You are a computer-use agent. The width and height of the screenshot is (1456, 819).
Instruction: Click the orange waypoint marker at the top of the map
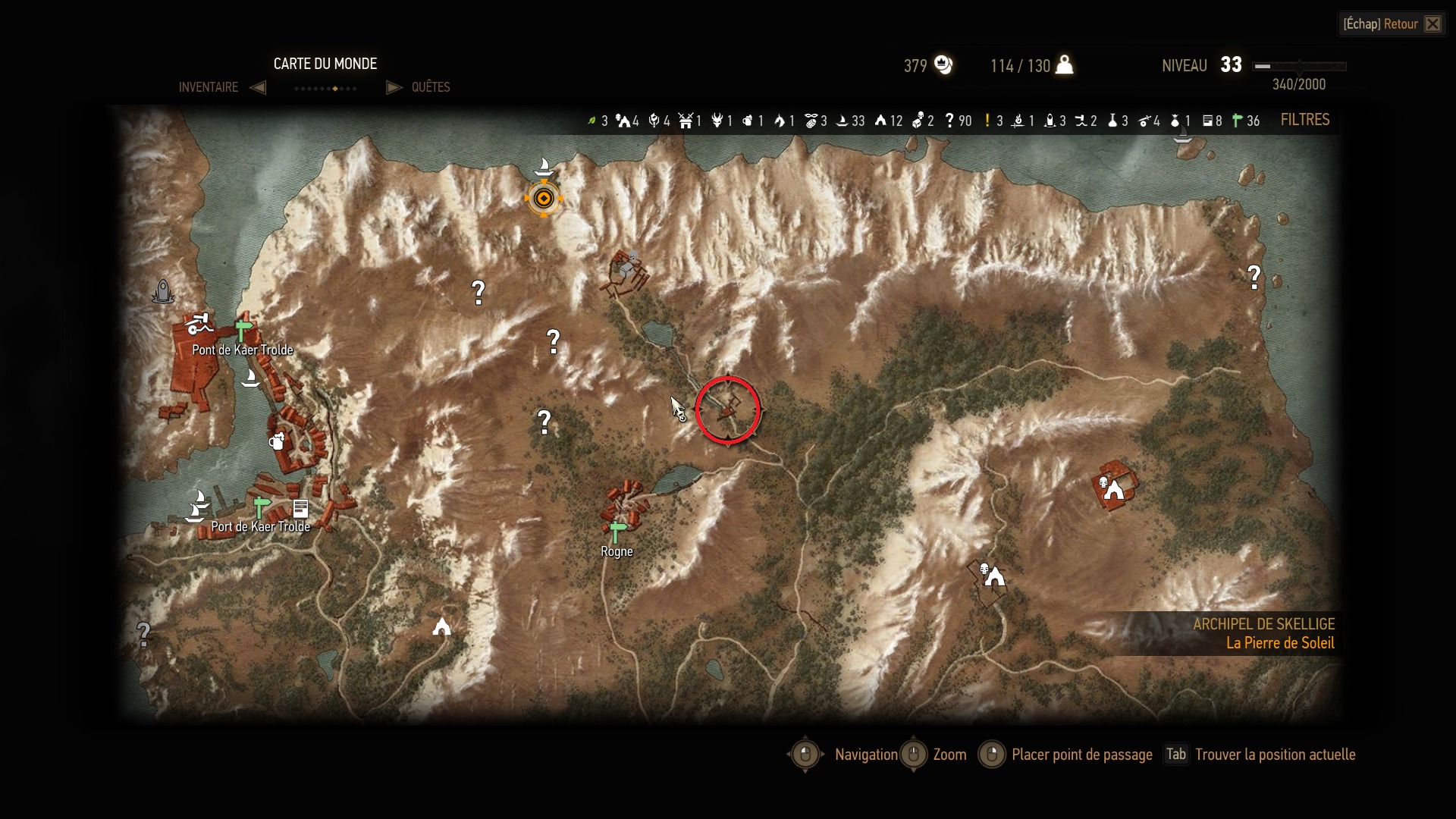coord(544,198)
